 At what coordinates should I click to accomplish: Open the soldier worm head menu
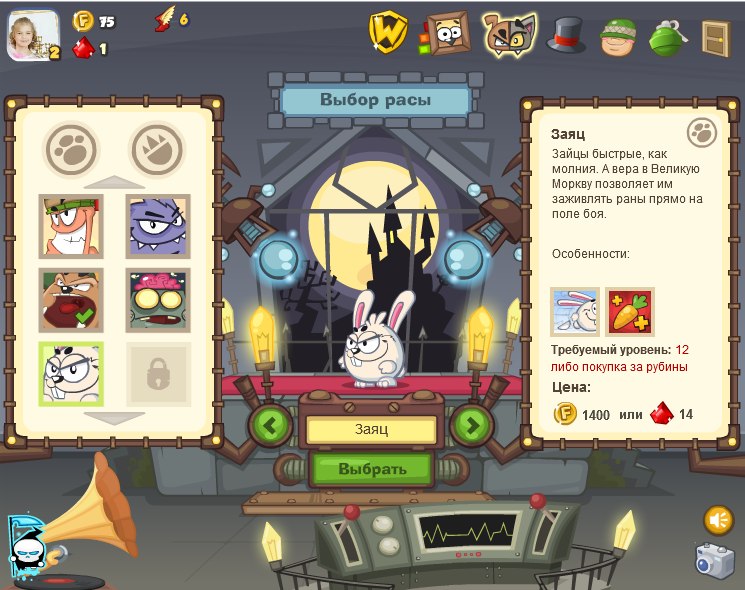coord(616,37)
